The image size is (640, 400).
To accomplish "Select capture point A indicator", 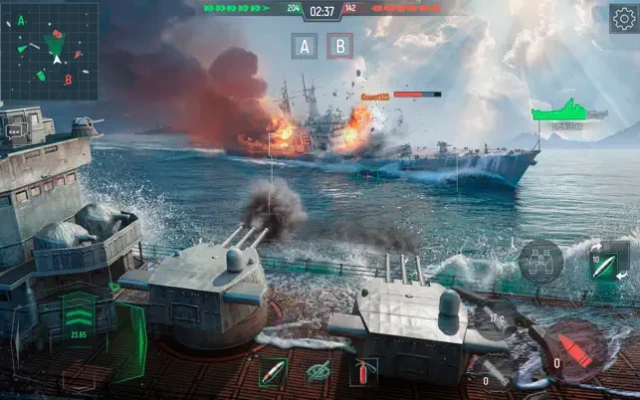I will 307,46.
